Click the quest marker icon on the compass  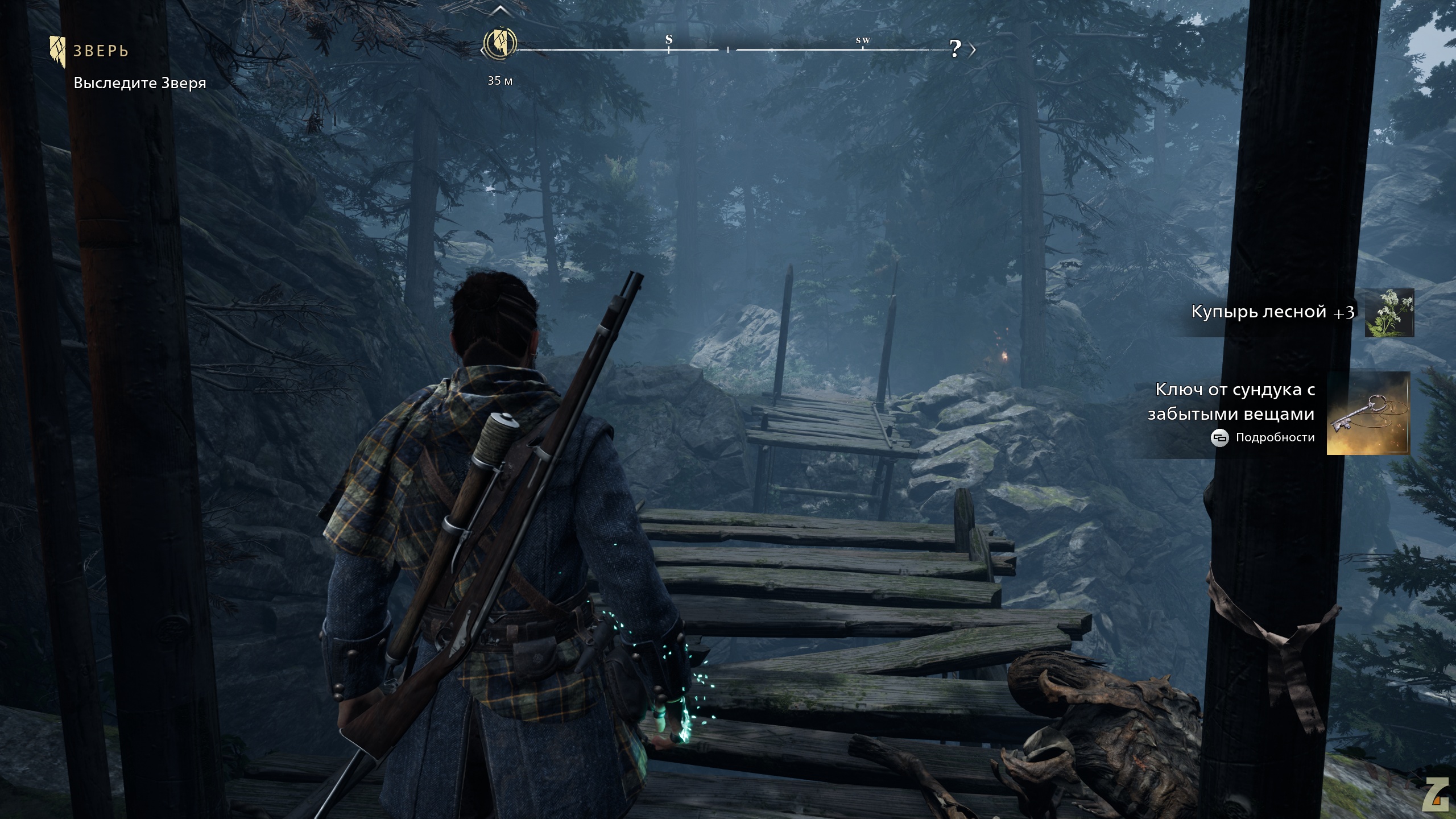click(x=499, y=43)
